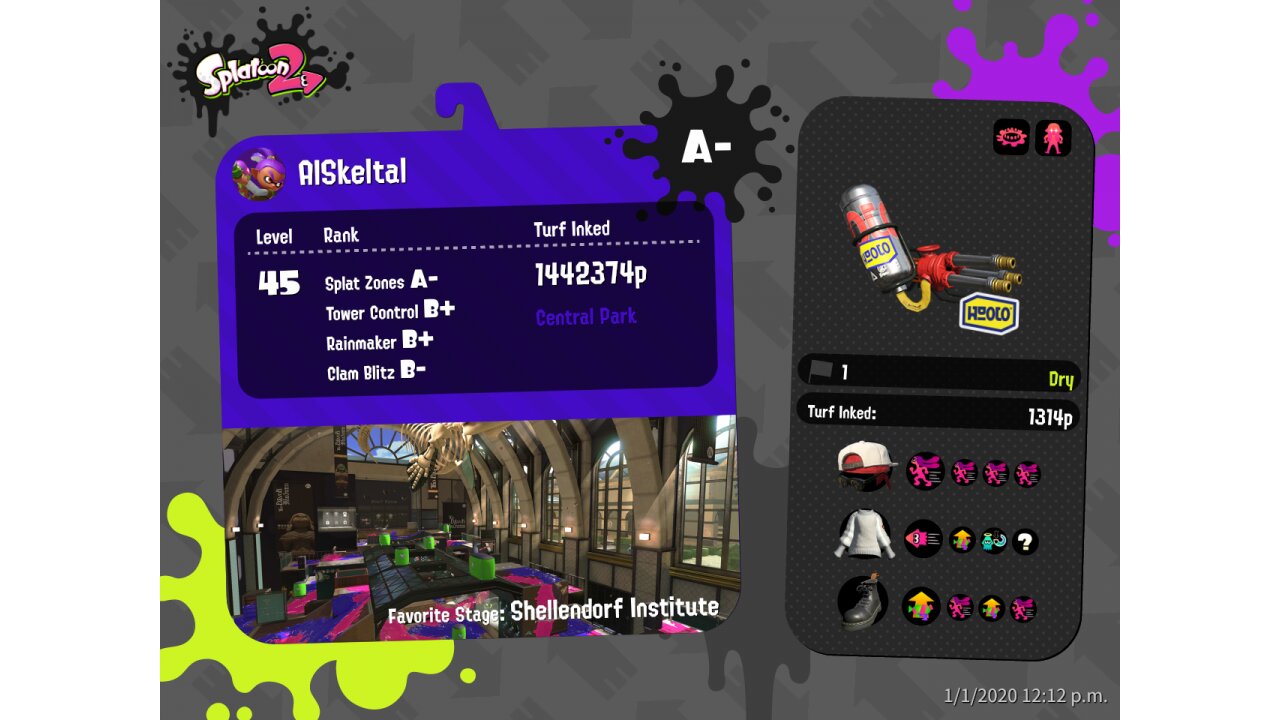
Task: Click the teal sub ability on the sweater
Action: (x=993, y=541)
